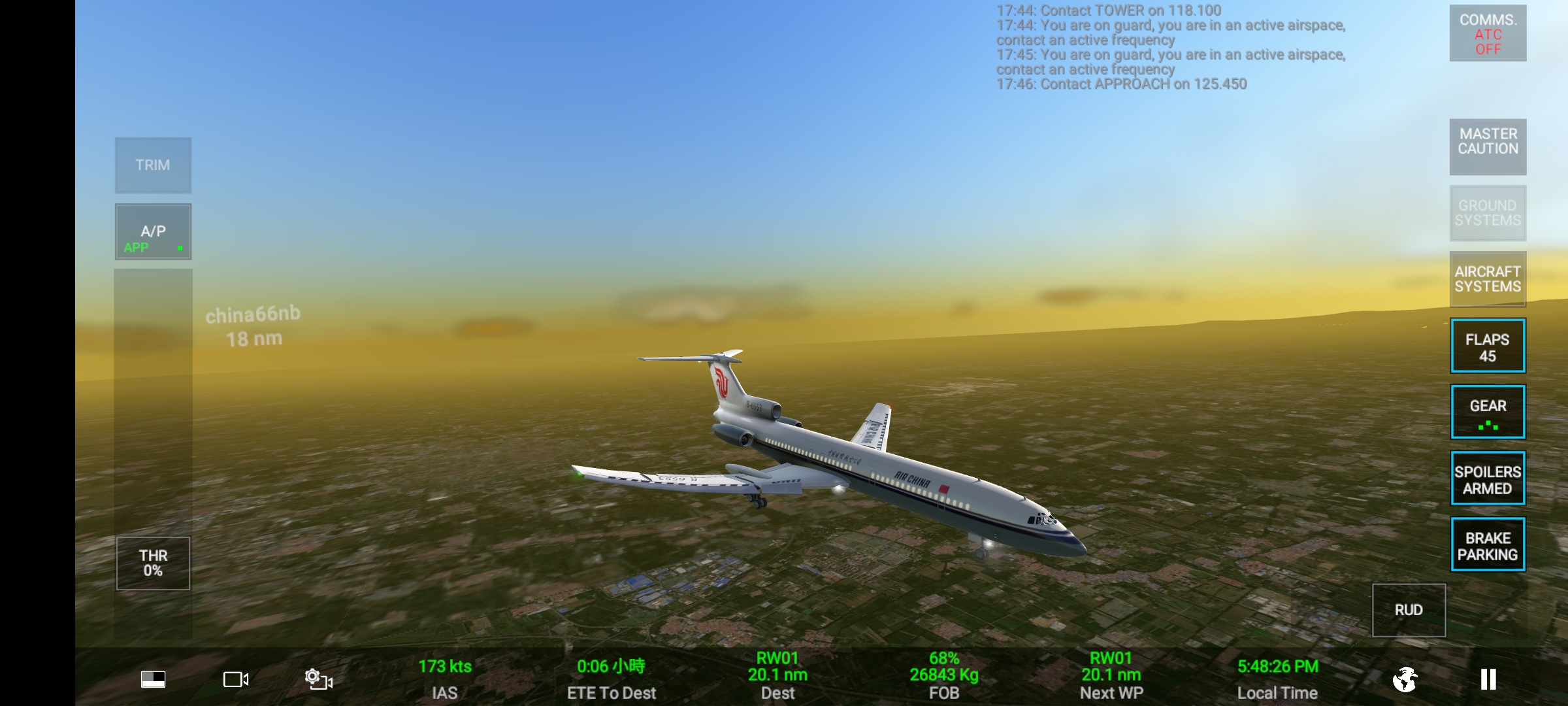1568x706 pixels.
Task: Engage the BRAKE PARKING button
Action: point(1488,545)
